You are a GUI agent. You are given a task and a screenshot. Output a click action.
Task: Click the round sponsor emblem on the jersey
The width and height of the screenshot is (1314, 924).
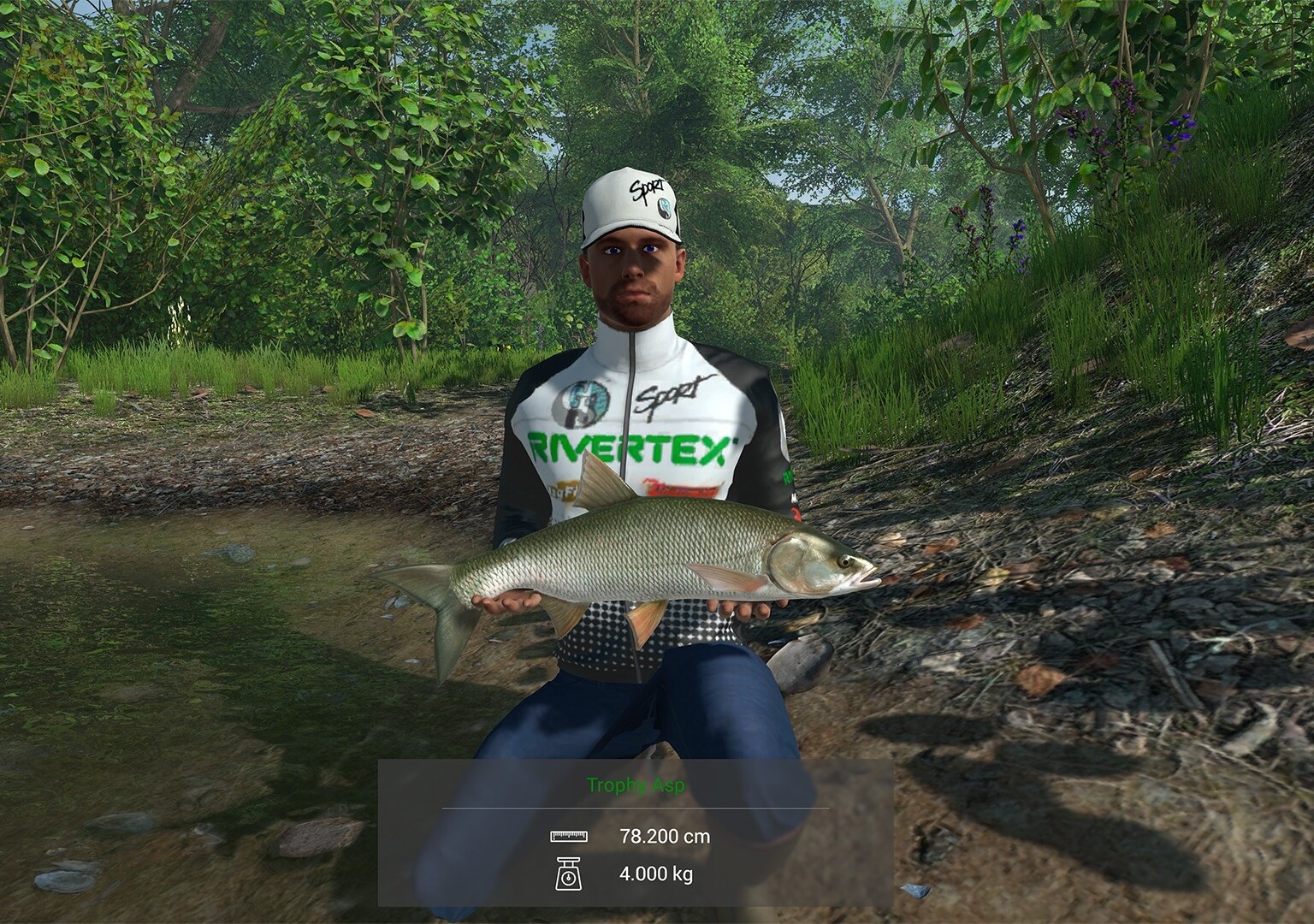coord(582,402)
